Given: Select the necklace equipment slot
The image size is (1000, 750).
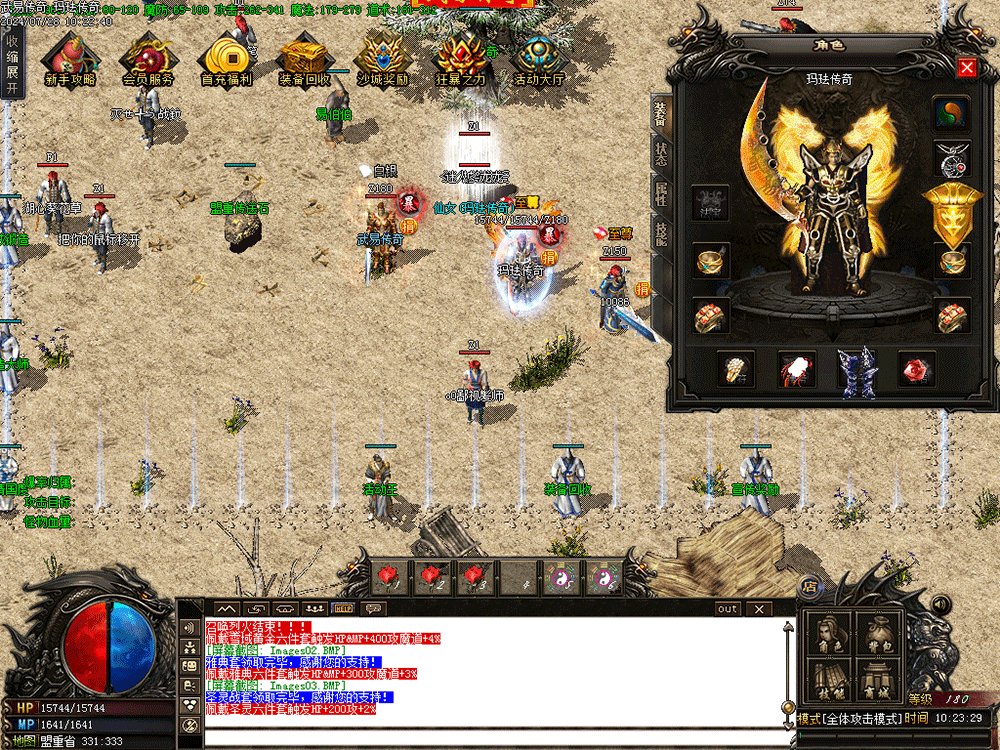Looking at the screenshot, I should 952,159.
